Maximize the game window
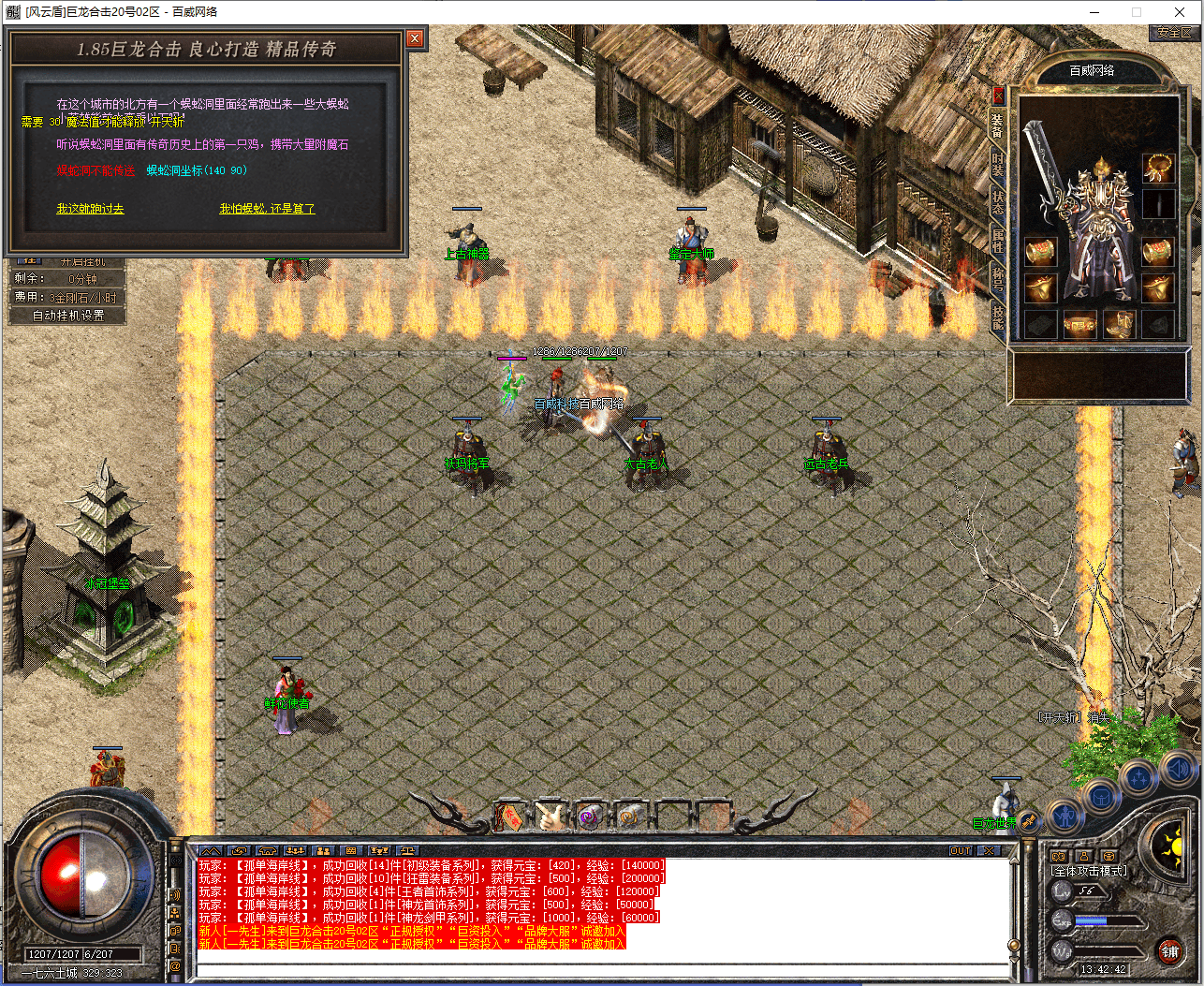 tap(1137, 12)
